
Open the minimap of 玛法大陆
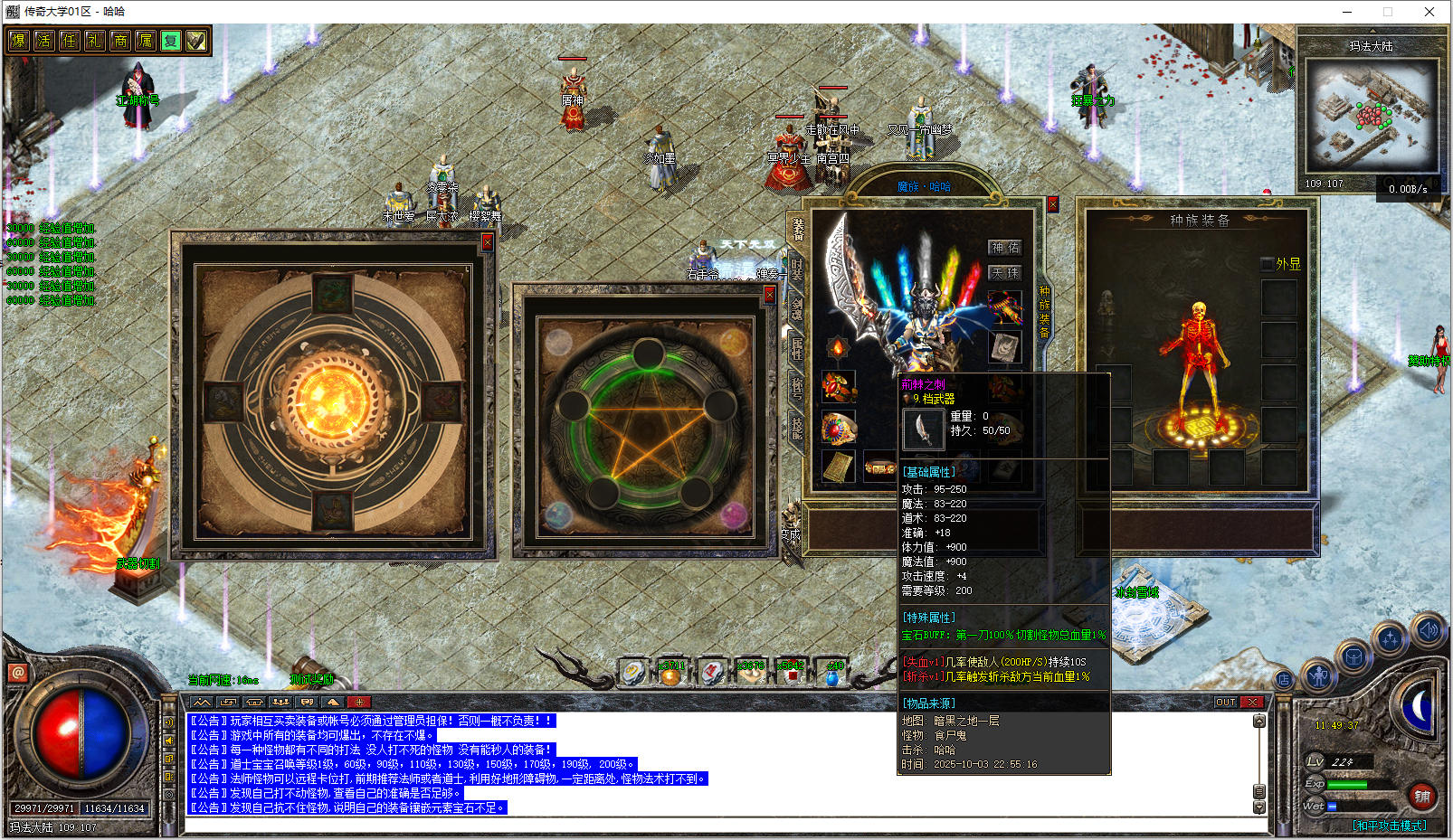pyautogui.click(x=1370, y=118)
